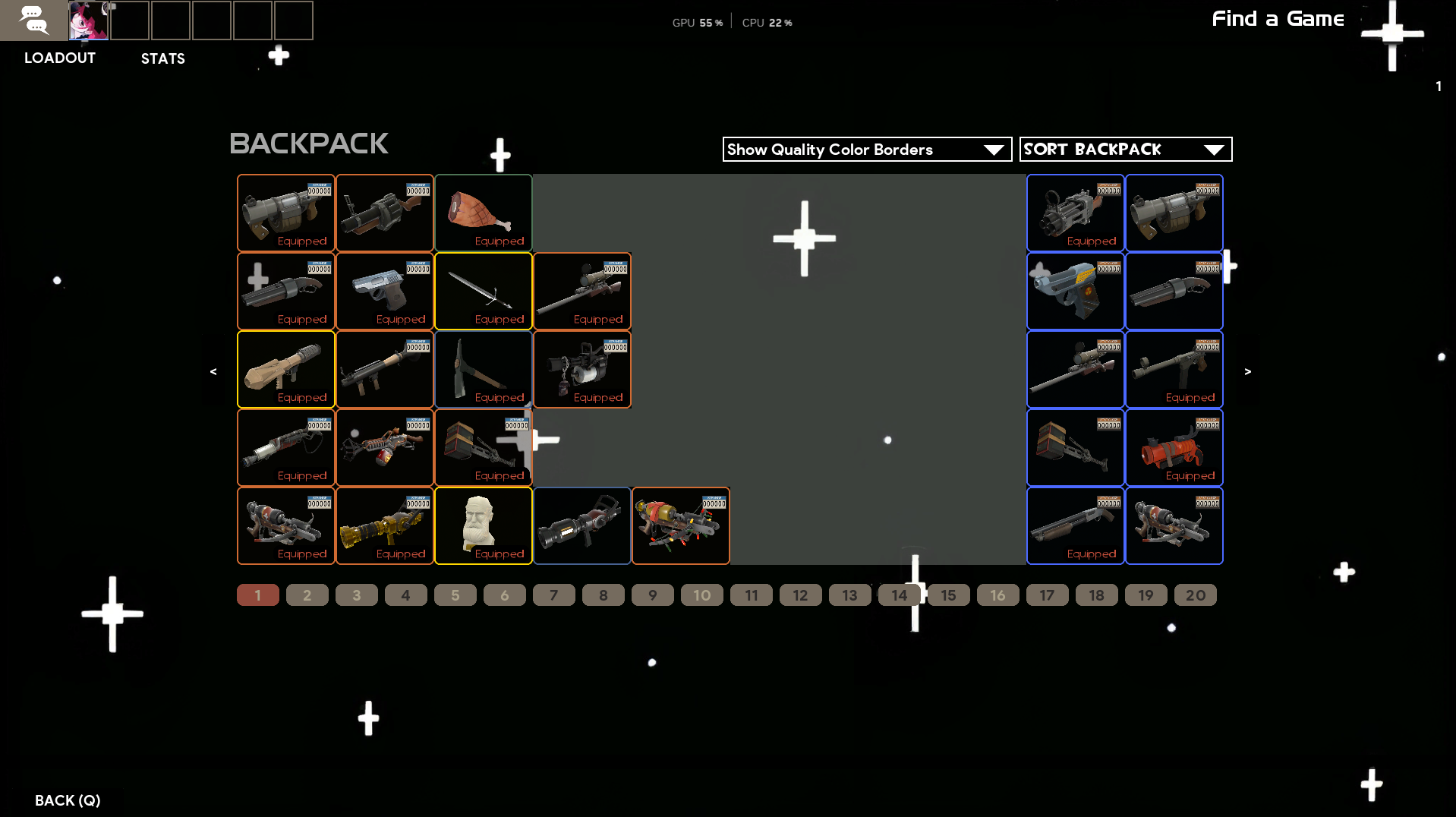The height and width of the screenshot is (817, 1456).
Task: Select the golden Australium weapon
Action: (x=385, y=526)
